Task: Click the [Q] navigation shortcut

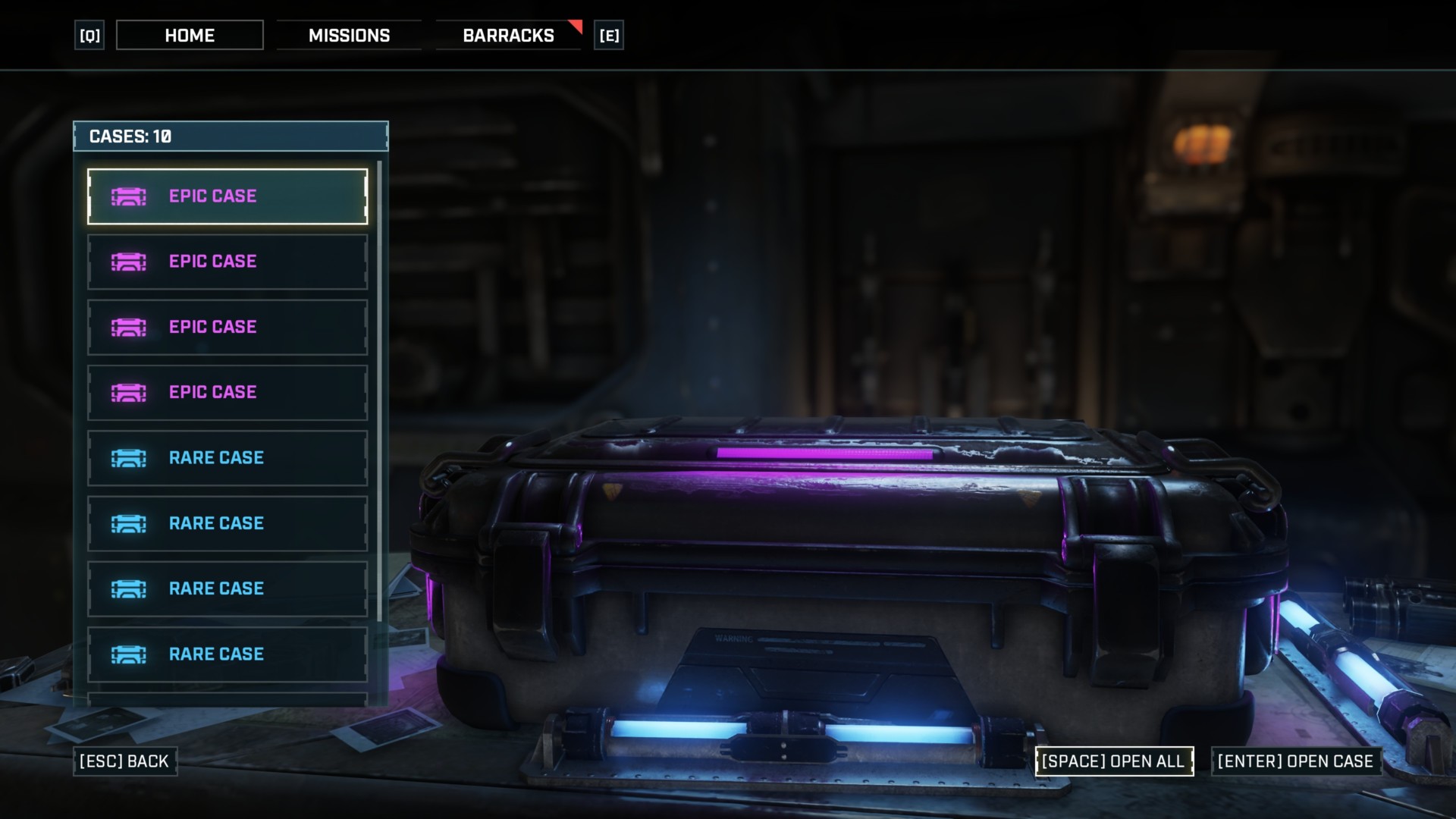Action: 88,35
